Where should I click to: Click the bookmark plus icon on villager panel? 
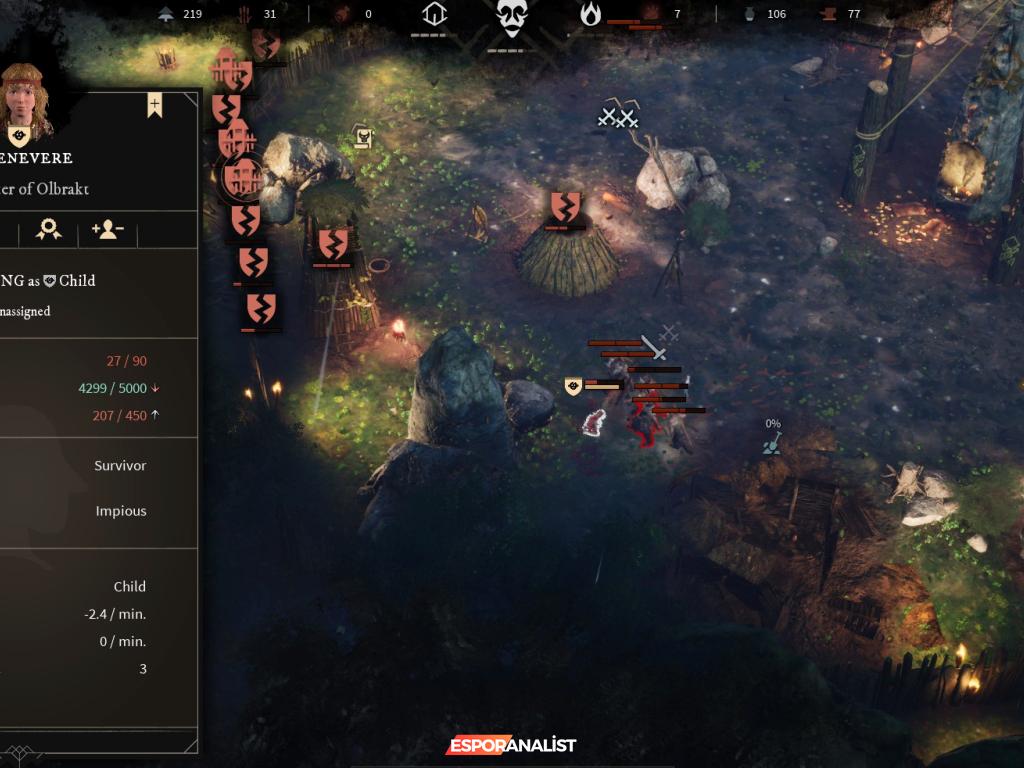pyautogui.click(x=155, y=105)
